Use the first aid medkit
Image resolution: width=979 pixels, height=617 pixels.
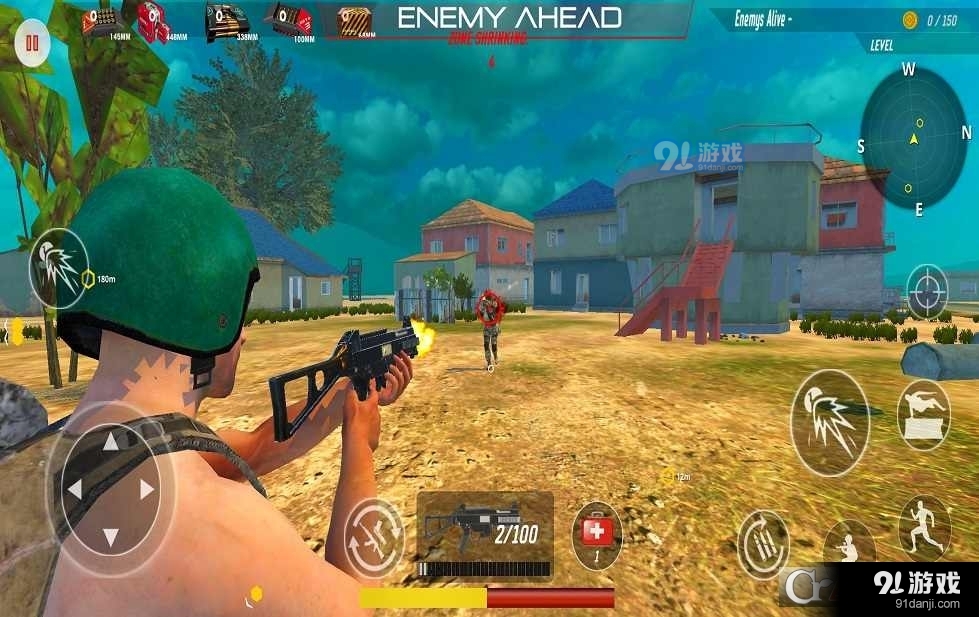pos(597,535)
